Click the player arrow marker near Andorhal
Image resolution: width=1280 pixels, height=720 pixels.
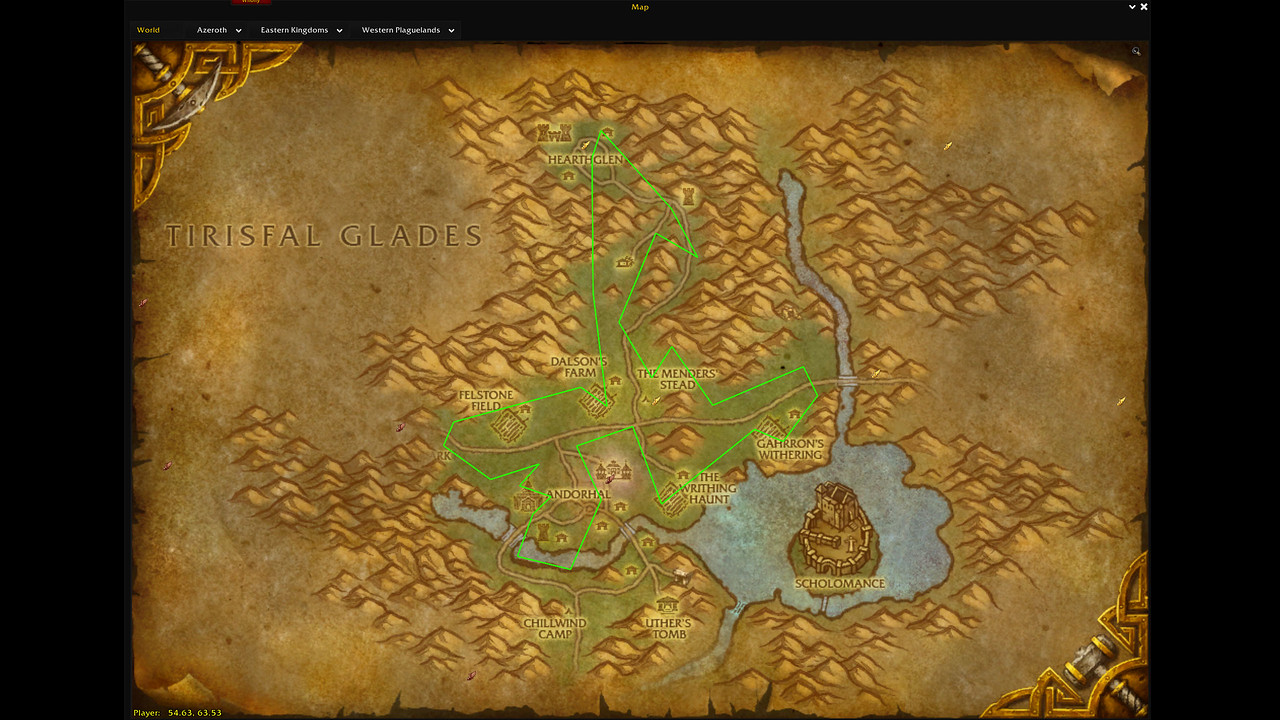pos(610,479)
